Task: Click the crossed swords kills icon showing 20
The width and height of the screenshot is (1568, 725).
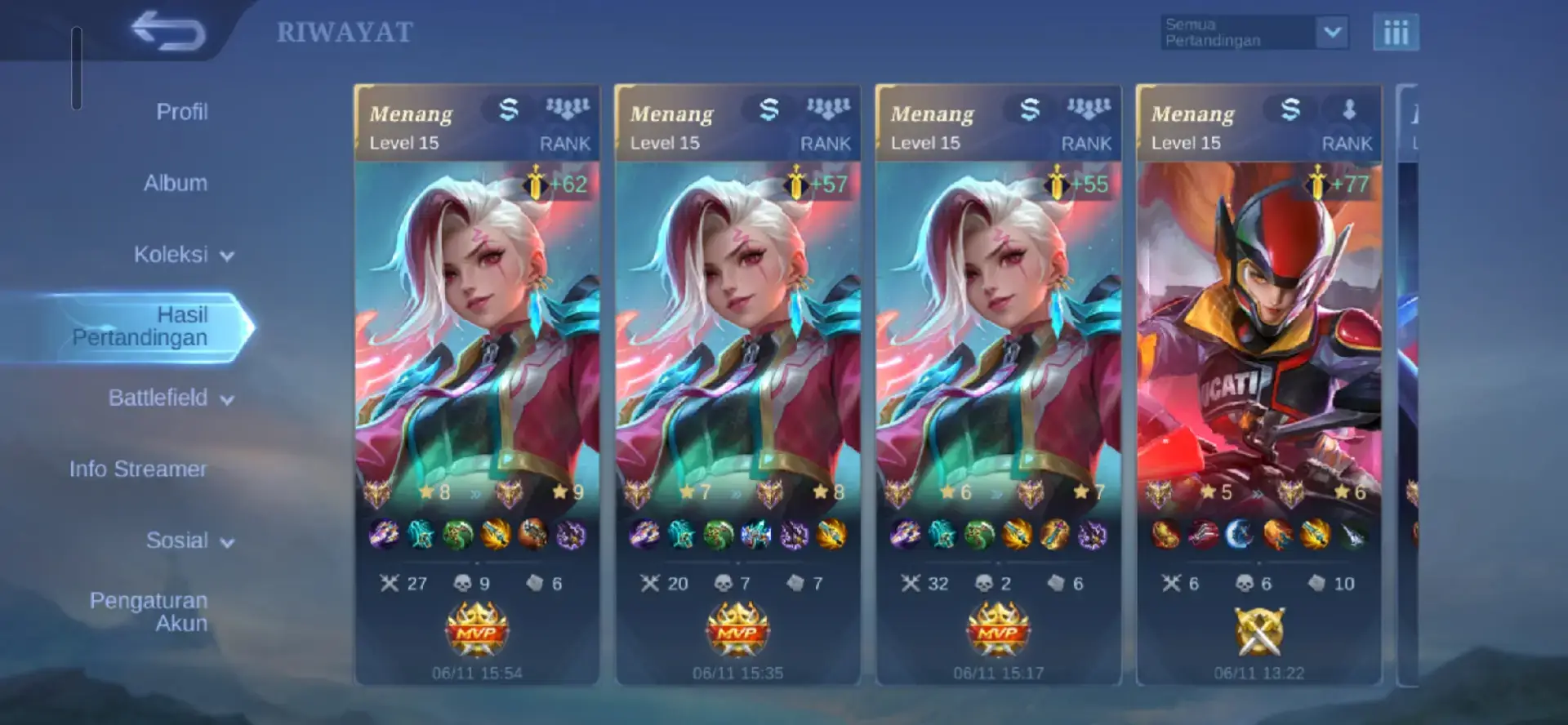Action: pyautogui.click(x=648, y=582)
